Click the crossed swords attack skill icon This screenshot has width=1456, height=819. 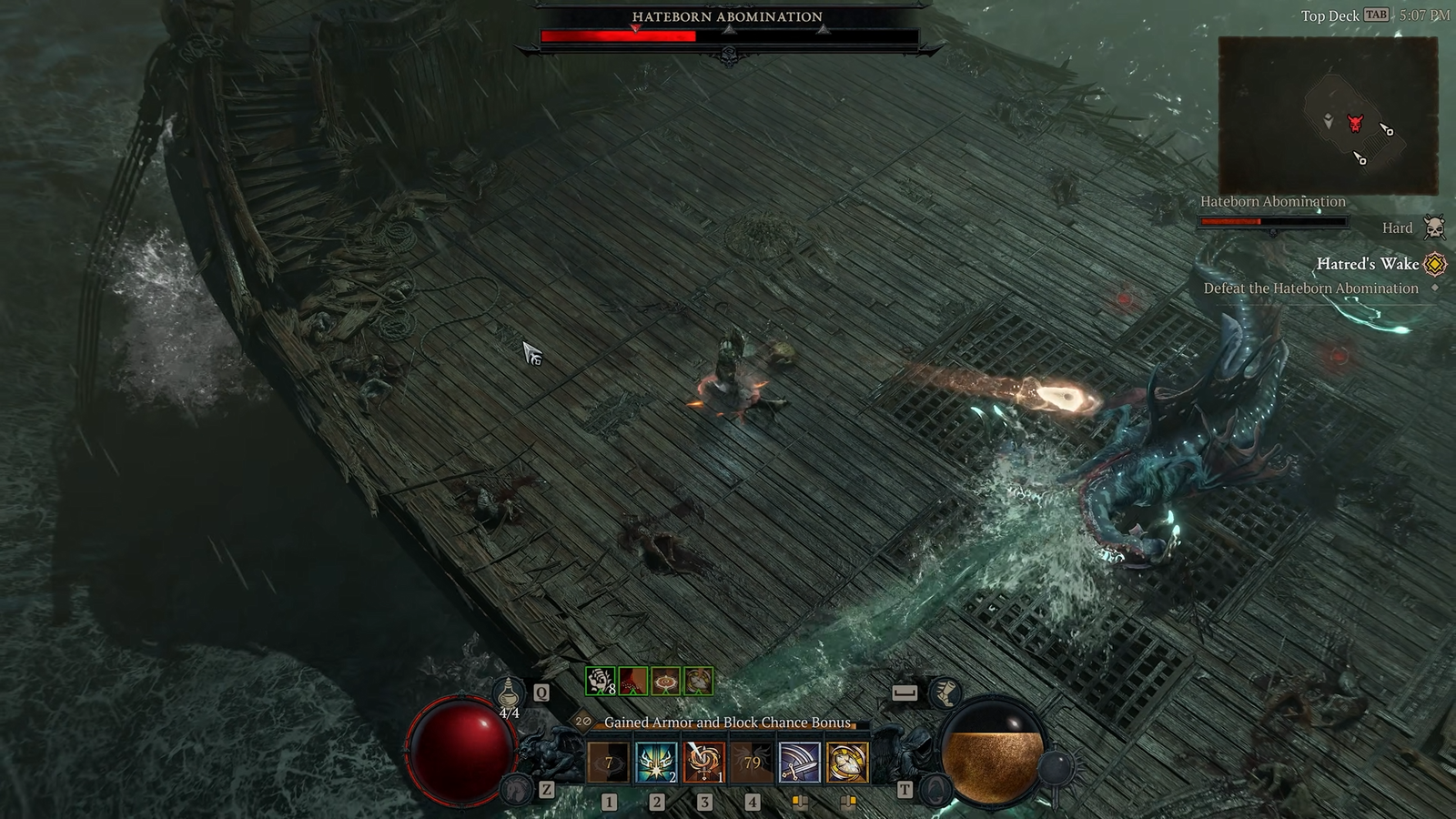(798, 763)
